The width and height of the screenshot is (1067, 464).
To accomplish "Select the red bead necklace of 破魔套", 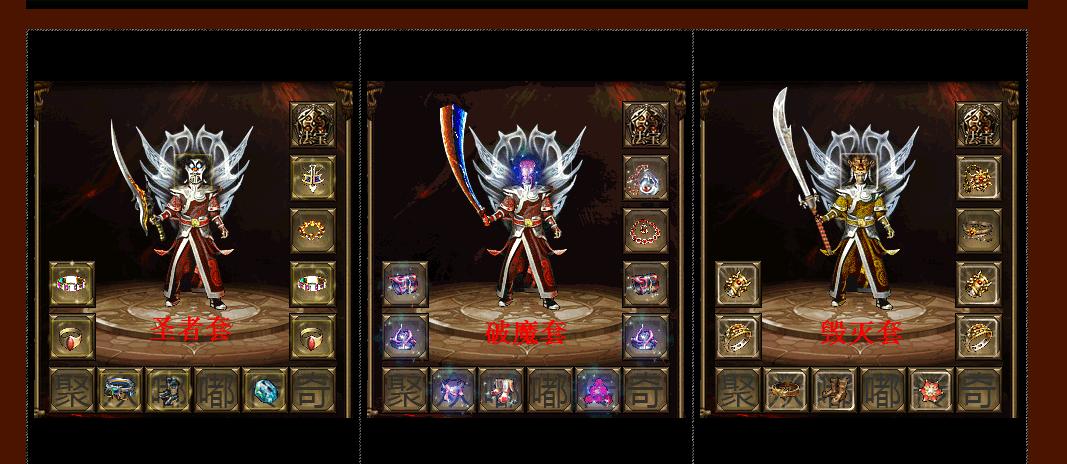I will point(645,231).
